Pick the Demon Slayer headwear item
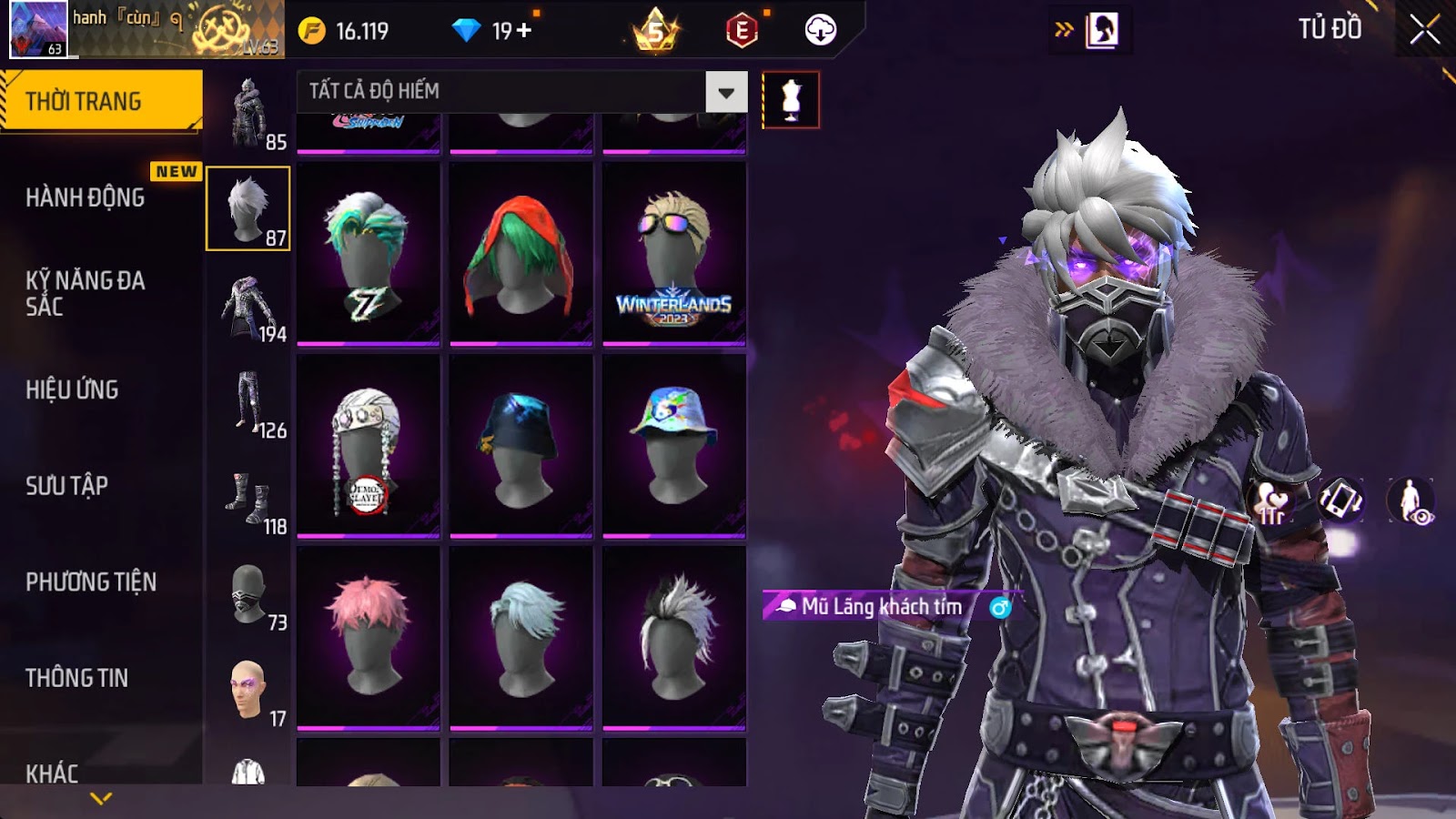The width and height of the screenshot is (1456, 819). (369, 446)
